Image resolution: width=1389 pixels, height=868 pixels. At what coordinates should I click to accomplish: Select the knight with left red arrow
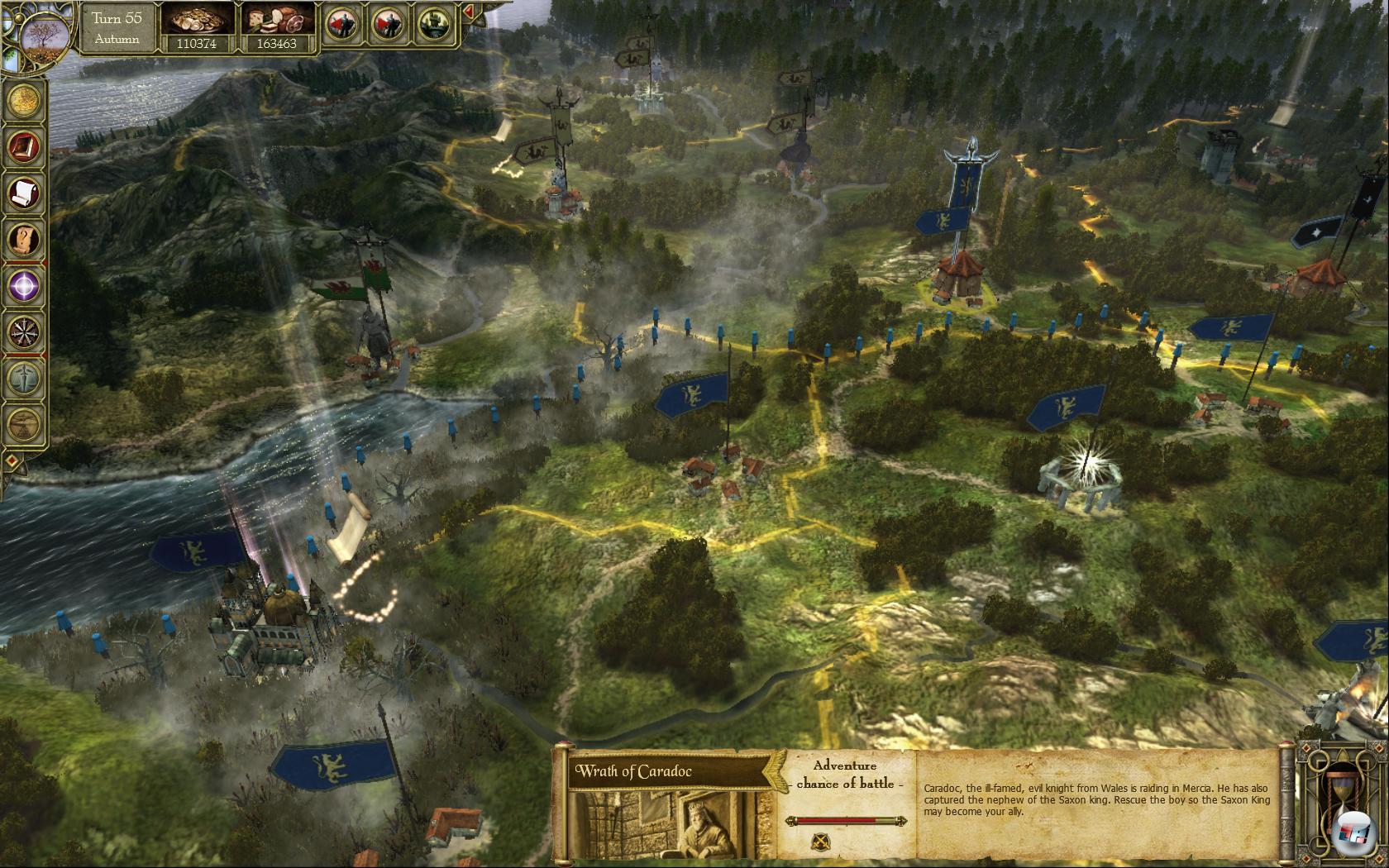tap(341, 24)
